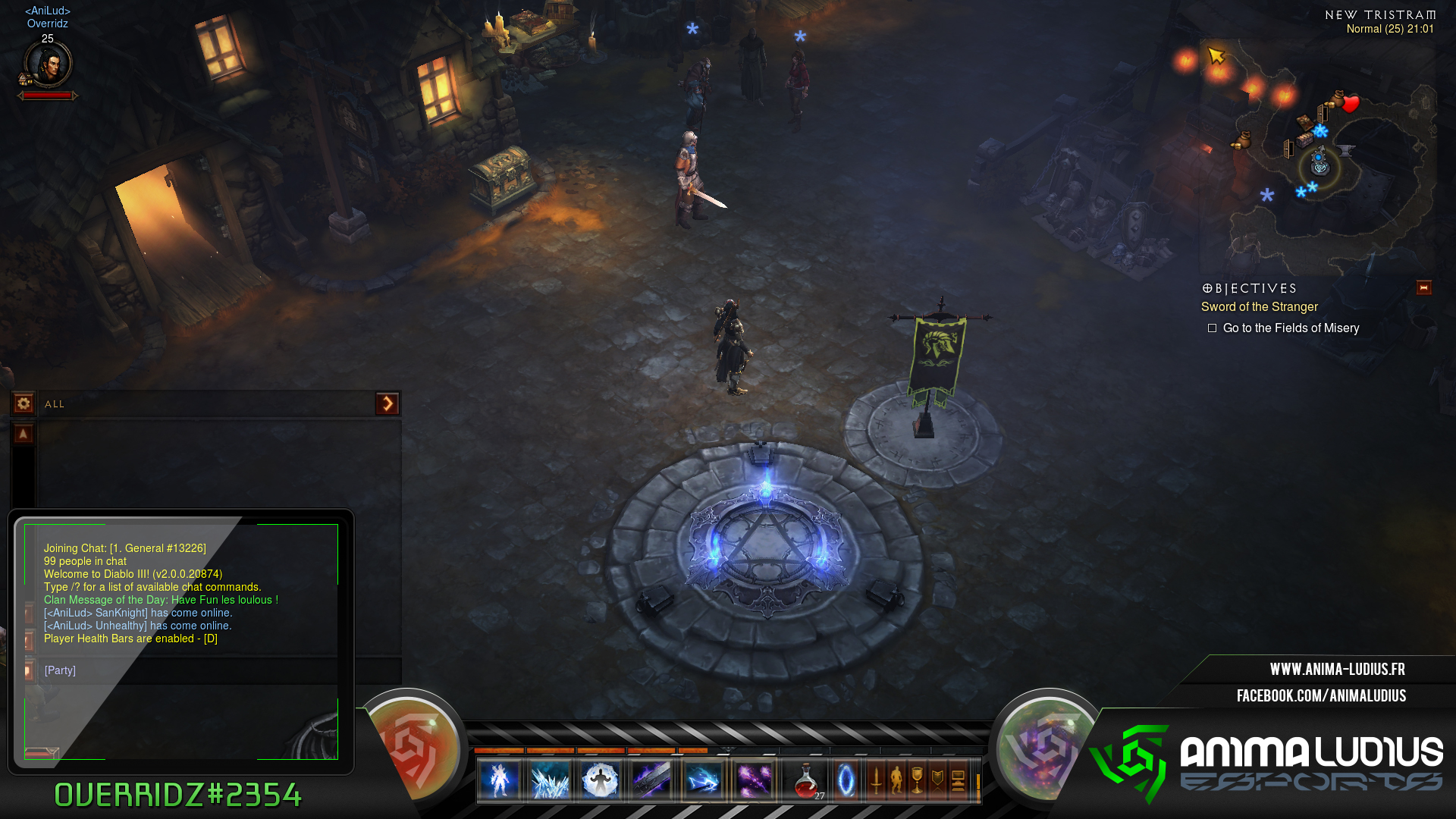Open the sword skills menu button
This screenshot has width=1456, height=819.
point(876,780)
